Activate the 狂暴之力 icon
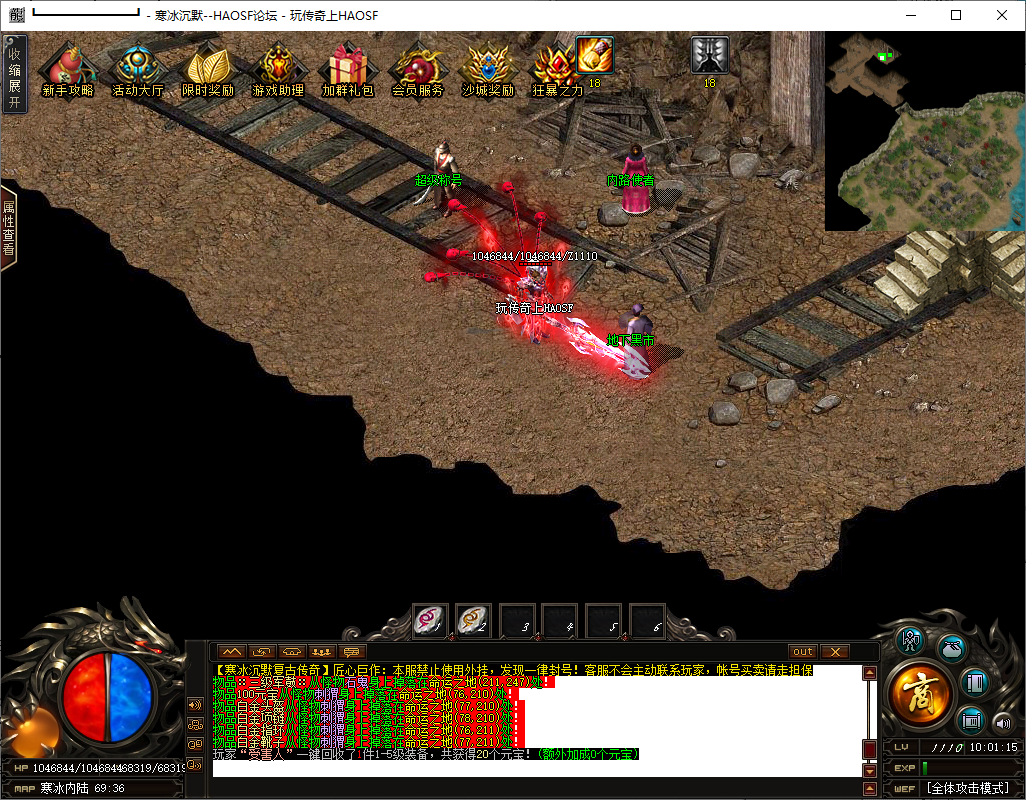This screenshot has width=1026, height=800. tap(557, 68)
